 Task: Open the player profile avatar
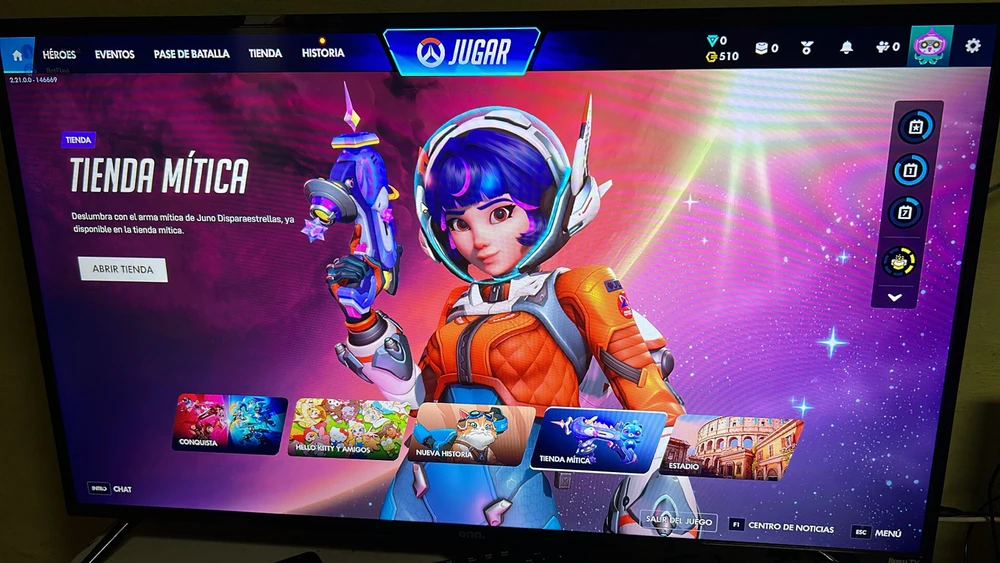pos(929,47)
